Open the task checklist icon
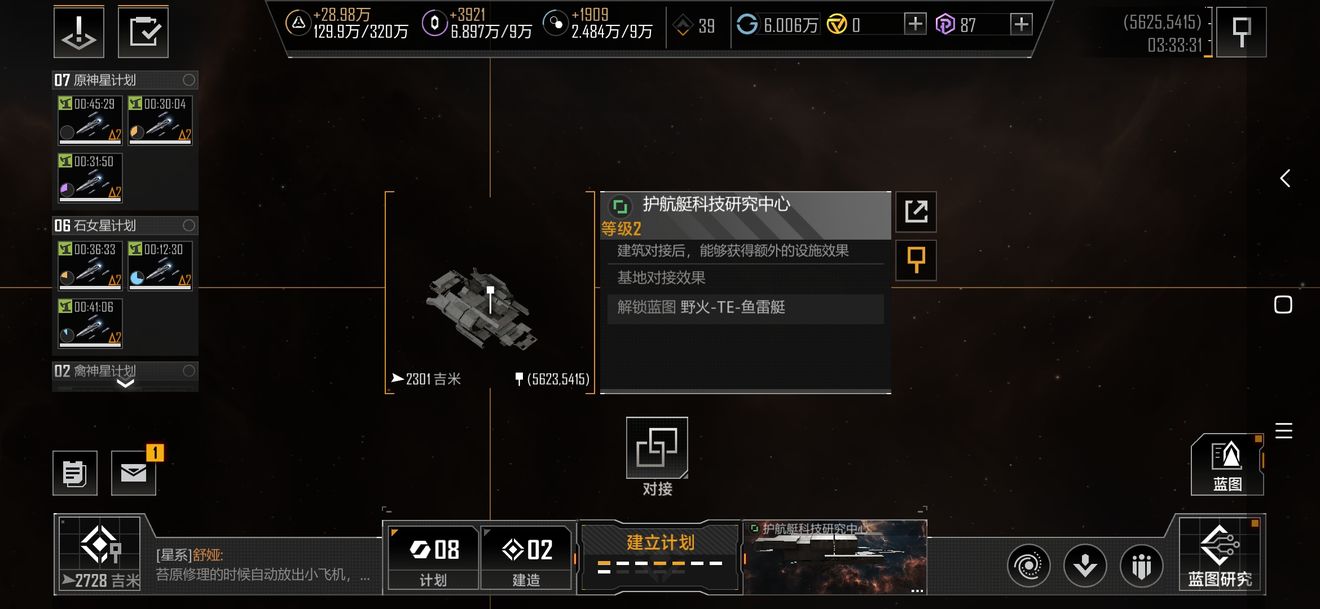Screen dimensions: 1320x609 point(143,32)
